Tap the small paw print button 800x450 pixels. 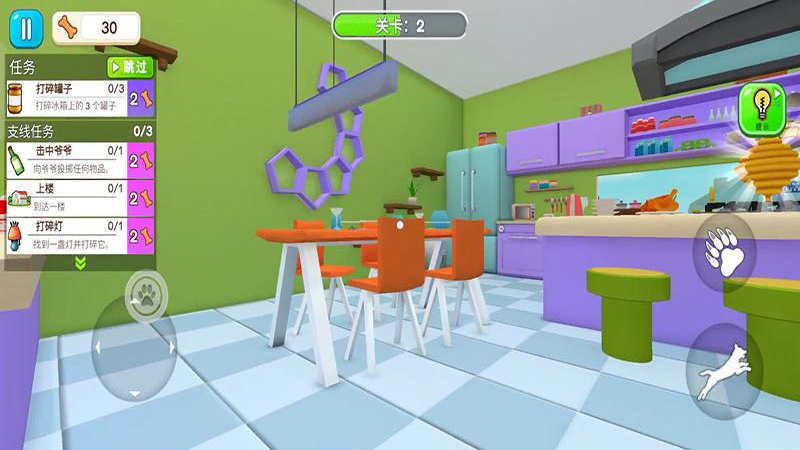[146, 295]
